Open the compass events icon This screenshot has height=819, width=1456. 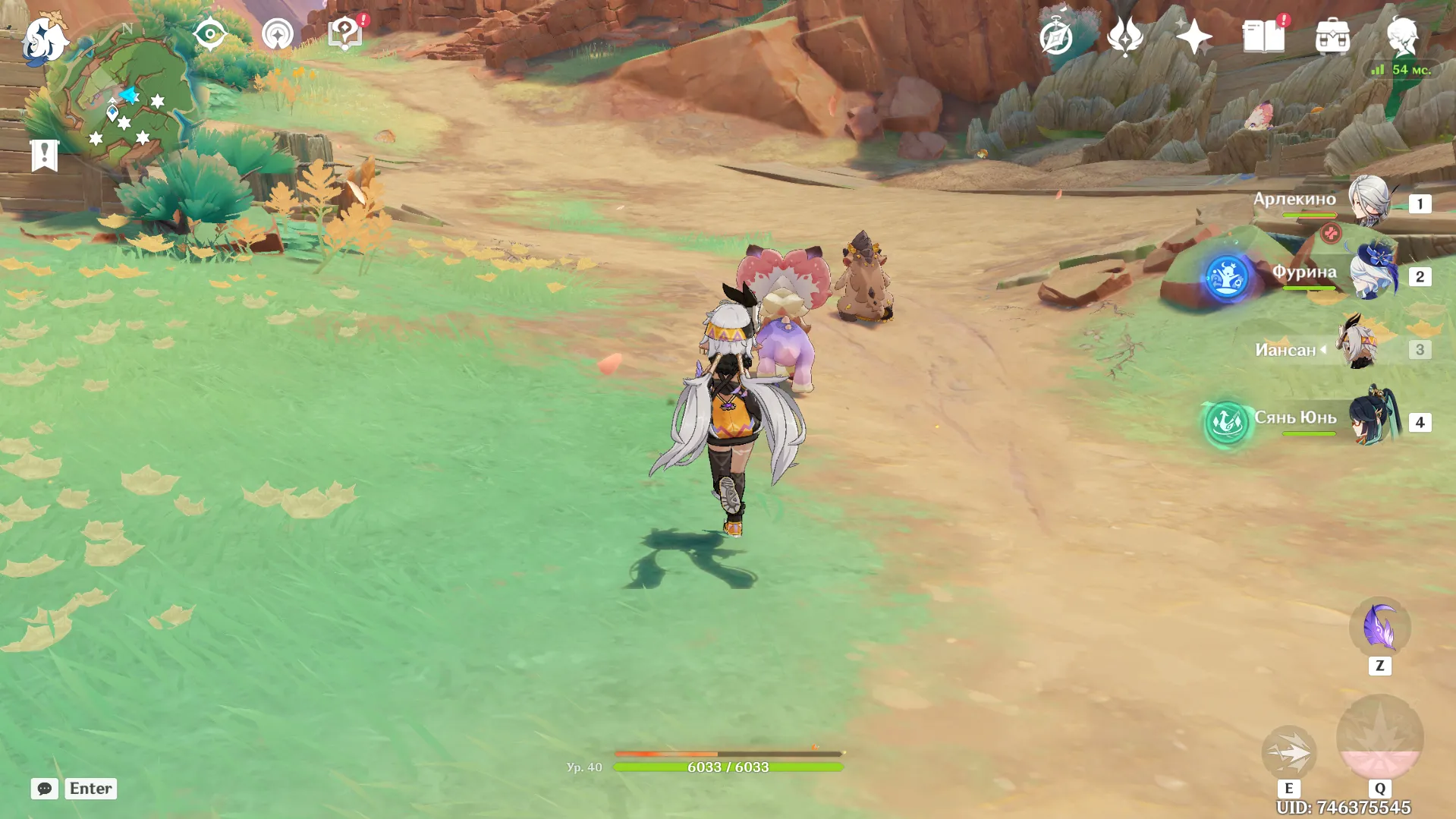(x=1056, y=36)
